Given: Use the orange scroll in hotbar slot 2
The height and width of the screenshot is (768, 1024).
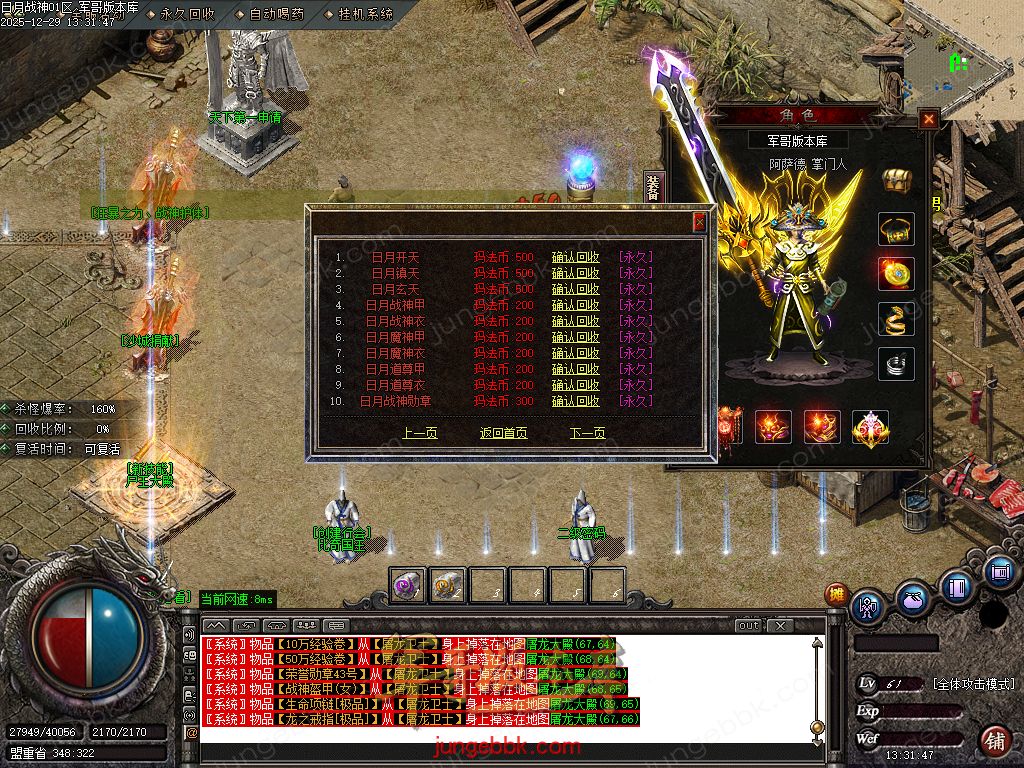Looking at the screenshot, I should (x=448, y=586).
